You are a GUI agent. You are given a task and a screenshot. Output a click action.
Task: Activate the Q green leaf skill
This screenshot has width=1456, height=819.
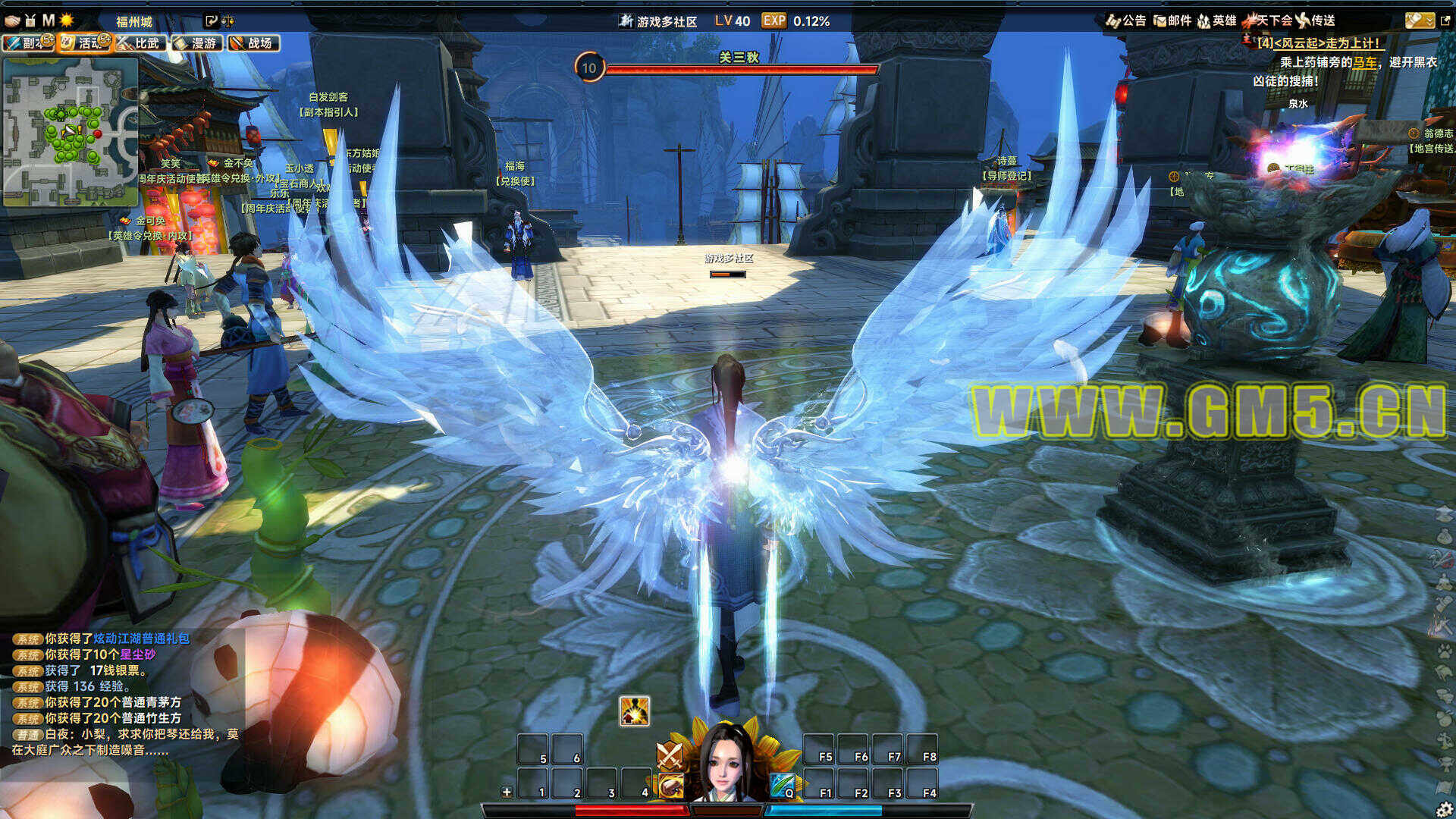(783, 786)
